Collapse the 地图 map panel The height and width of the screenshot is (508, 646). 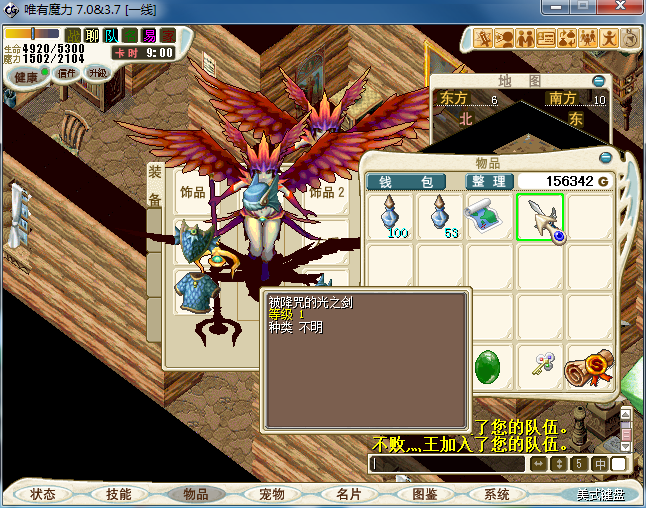(x=599, y=81)
